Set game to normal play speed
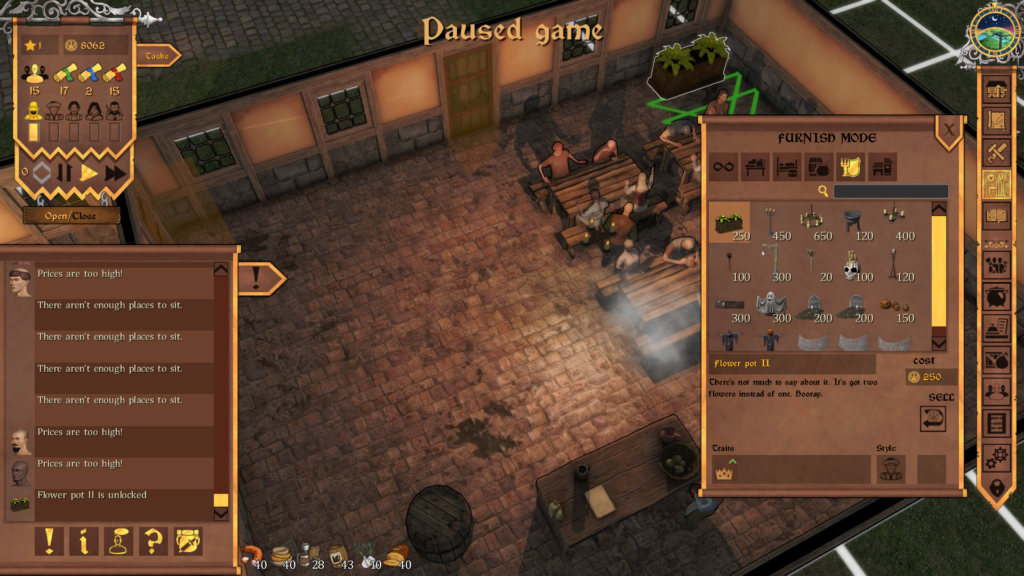The height and width of the screenshot is (576, 1024). (89, 172)
